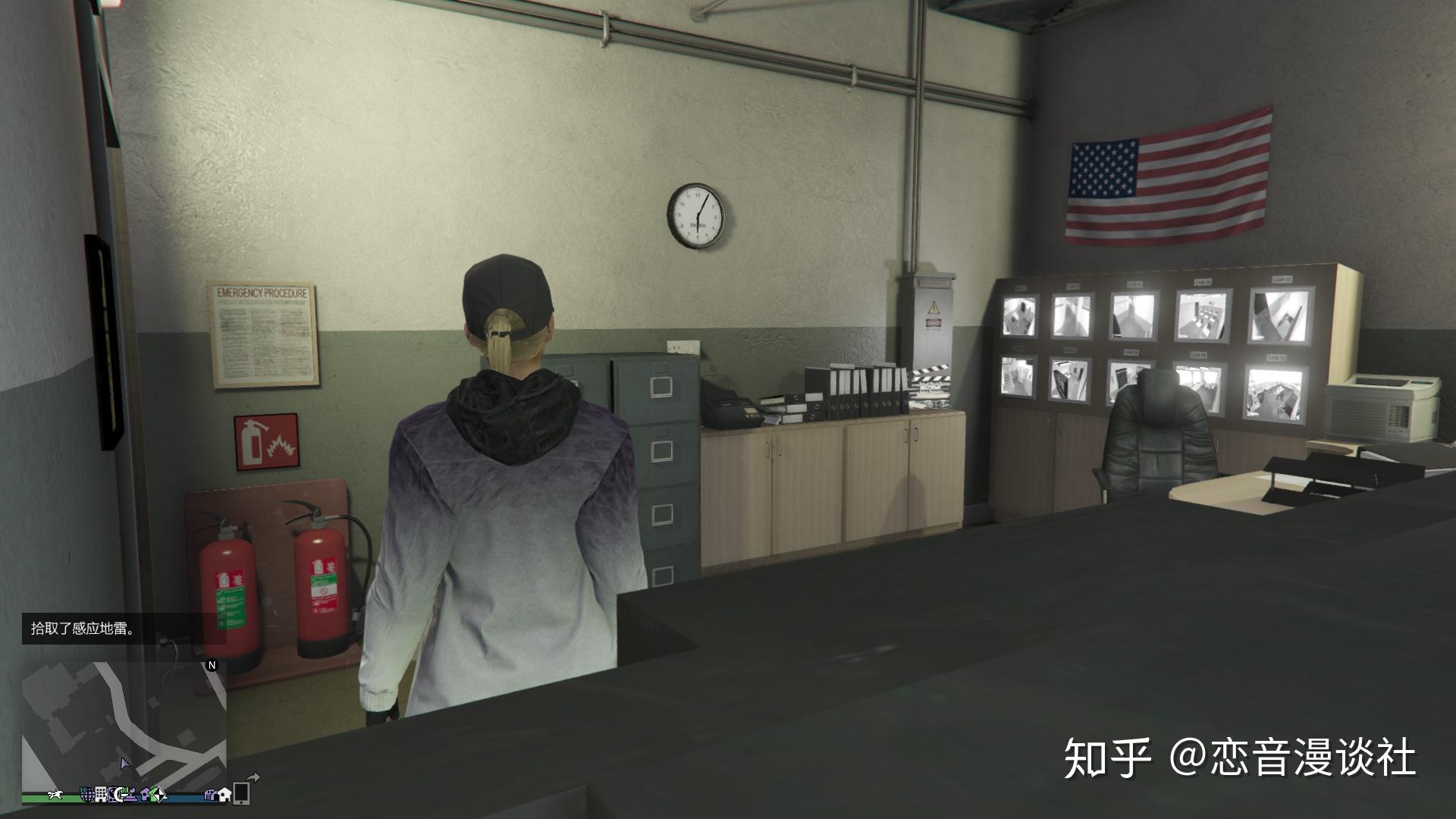1456x819 pixels.
Task: Click the quick-share arrow icon above the phone
Action: point(254,776)
